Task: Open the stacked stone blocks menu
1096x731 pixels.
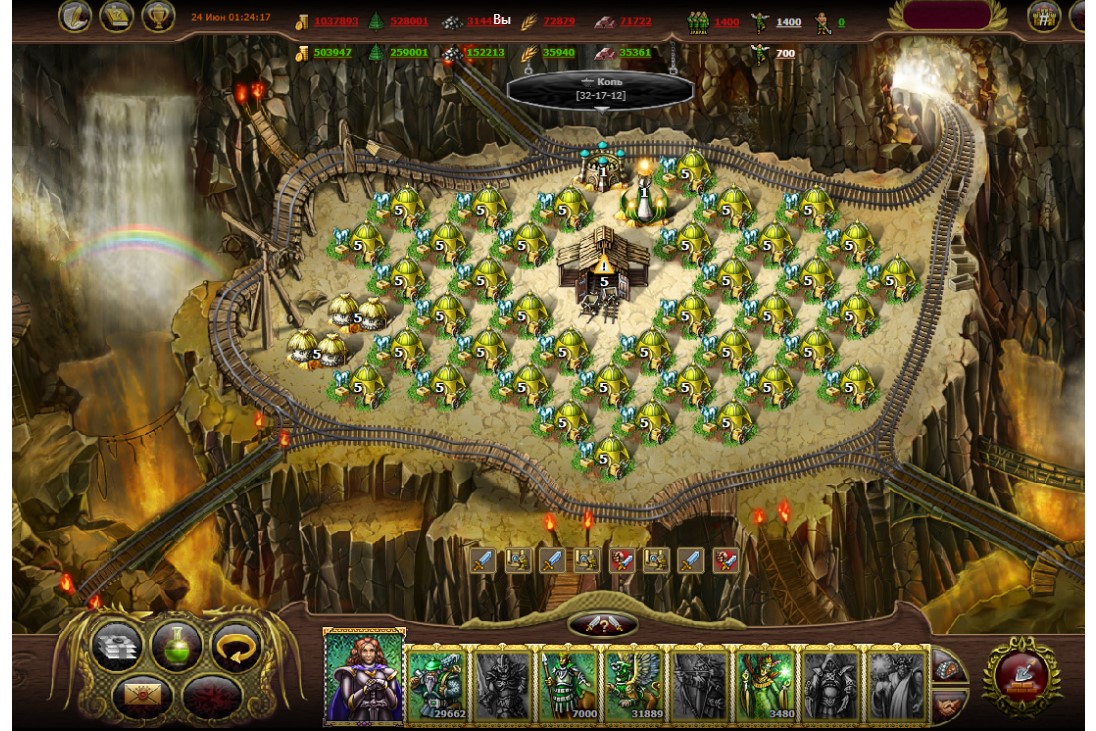Action: 118,646
